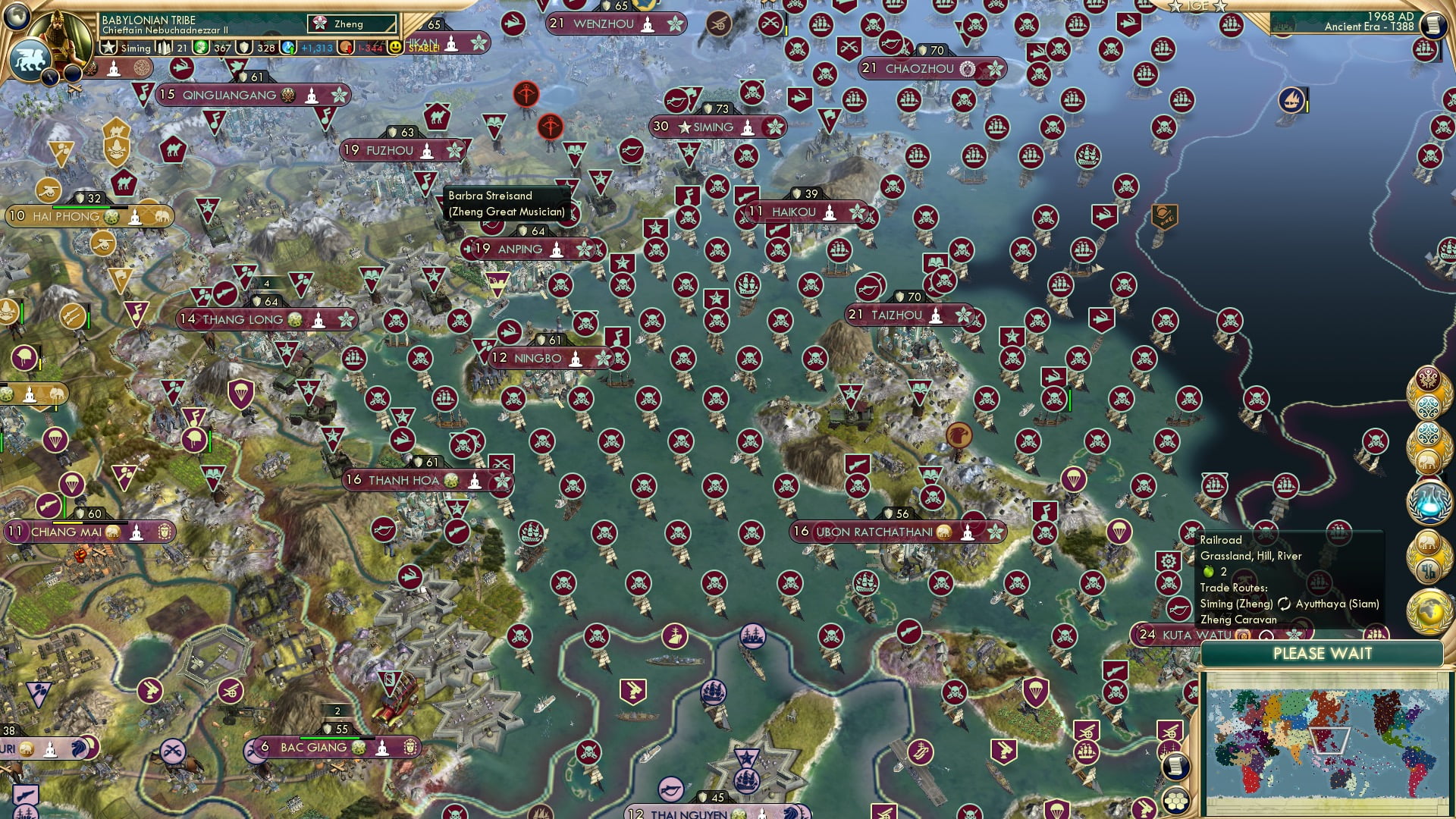Open the globe diplomacy overview icon

click(1429, 612)
